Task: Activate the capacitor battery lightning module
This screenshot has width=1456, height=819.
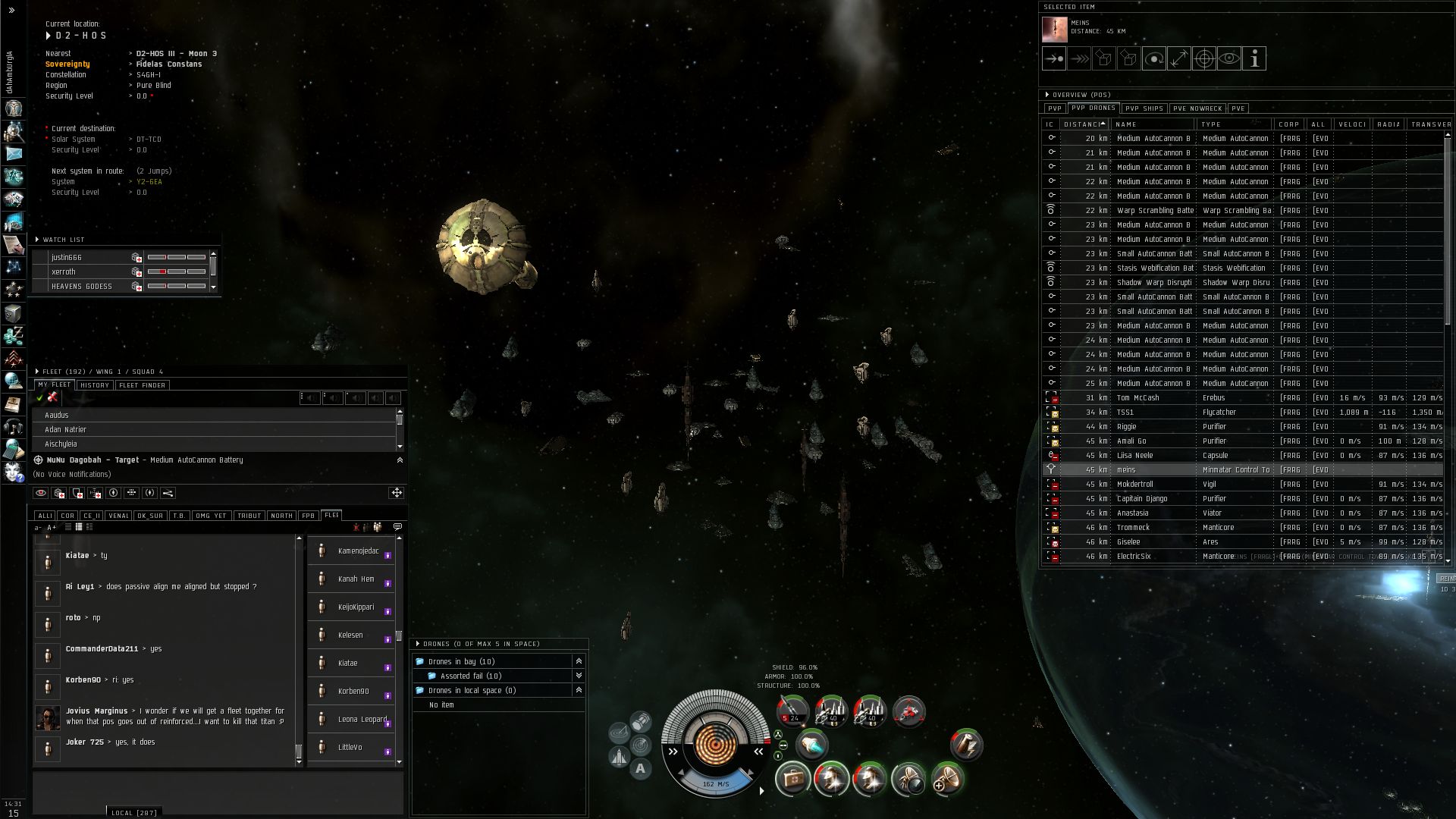Action: tap(965, 745)
